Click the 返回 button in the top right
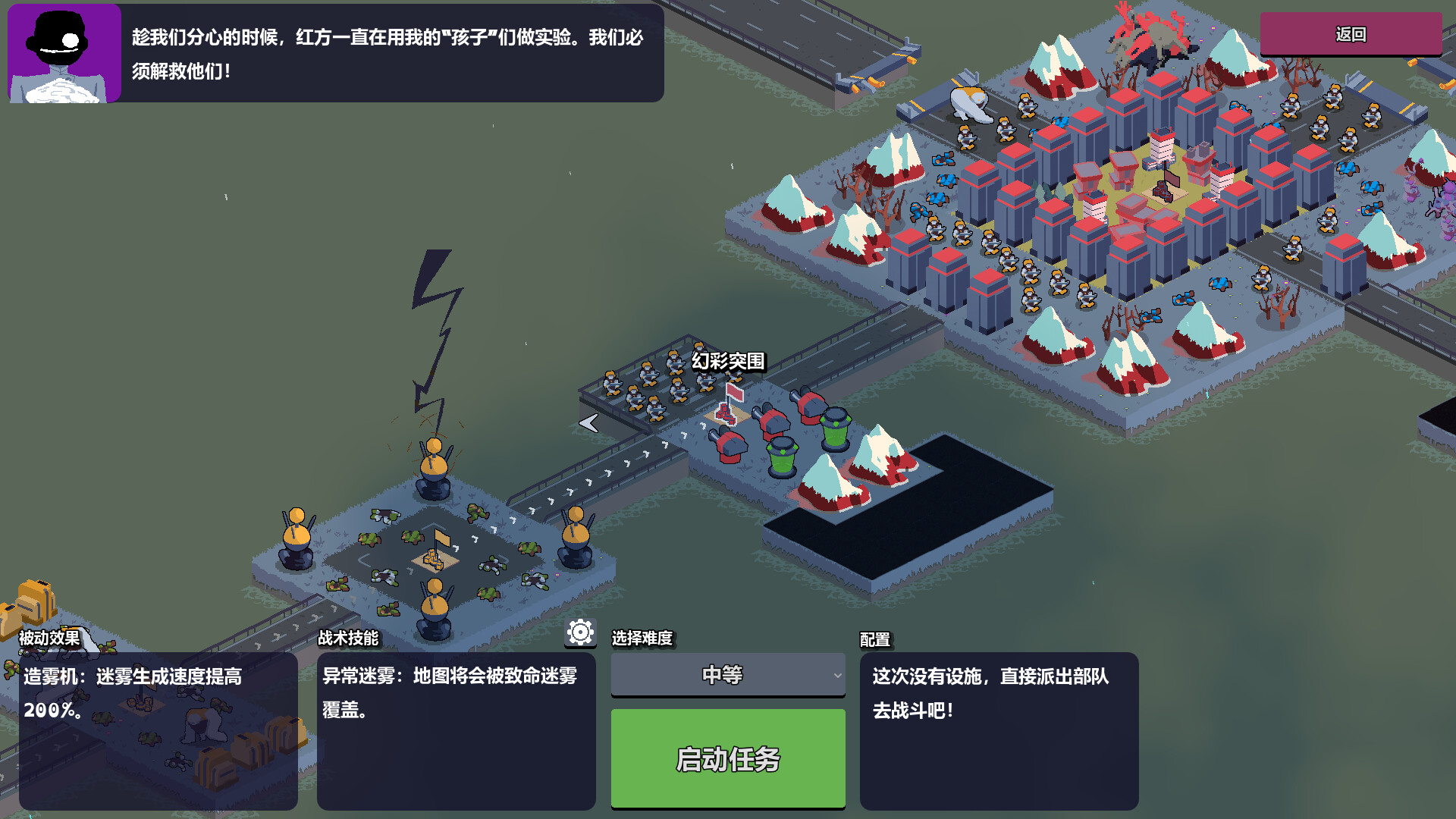The image size is (1456, 819). 1351,33
